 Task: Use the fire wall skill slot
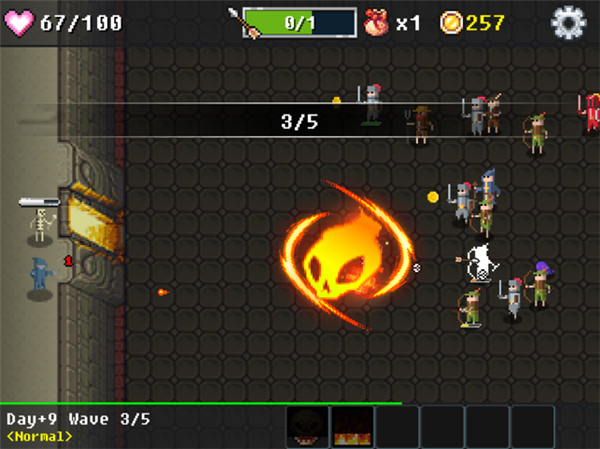coord(352,427)
